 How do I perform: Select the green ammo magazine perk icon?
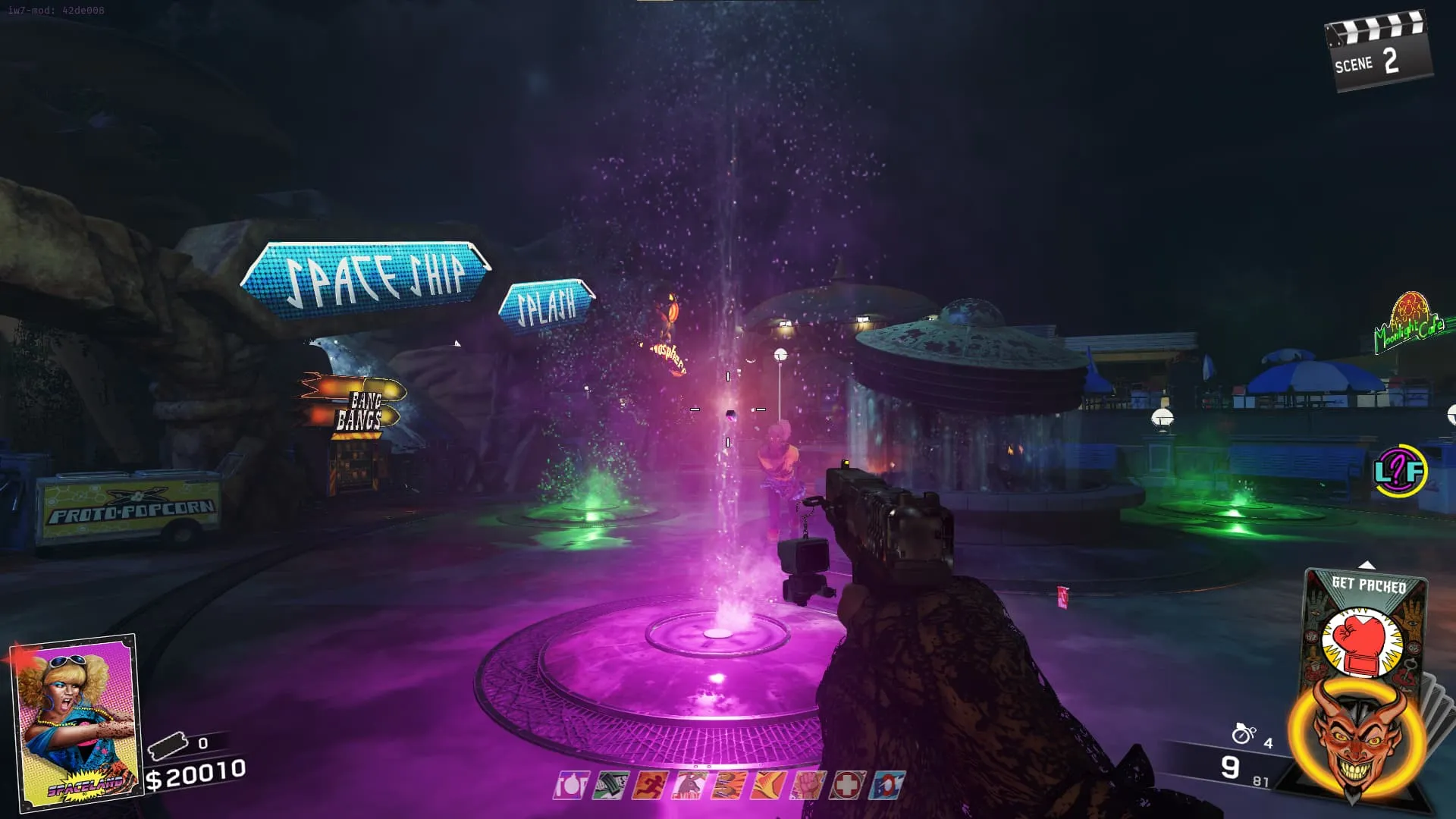tap(610, 786)
